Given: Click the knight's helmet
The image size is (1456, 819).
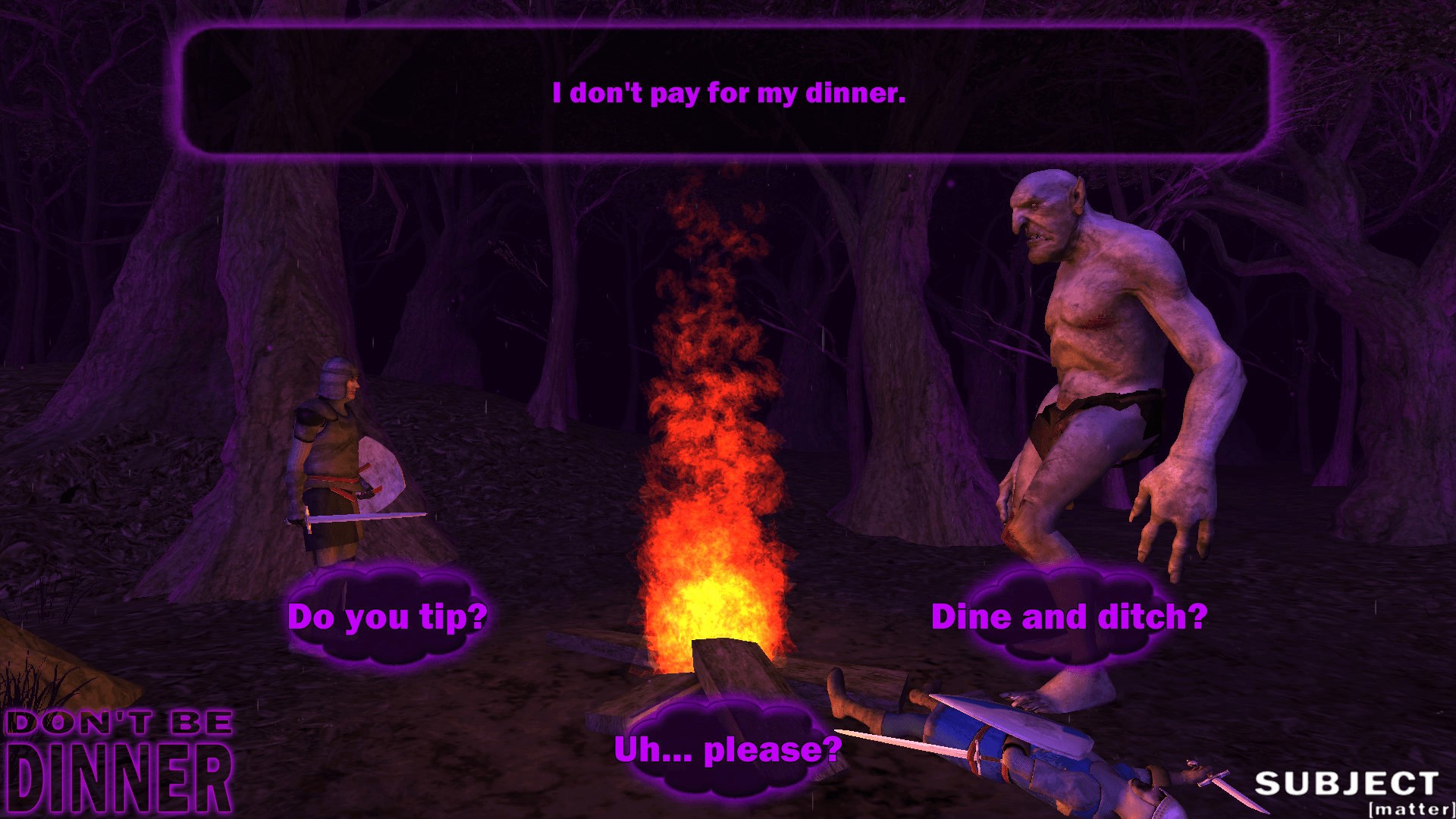Looking at the screenshot, I should pyautogui.click(x=336, y=378).
